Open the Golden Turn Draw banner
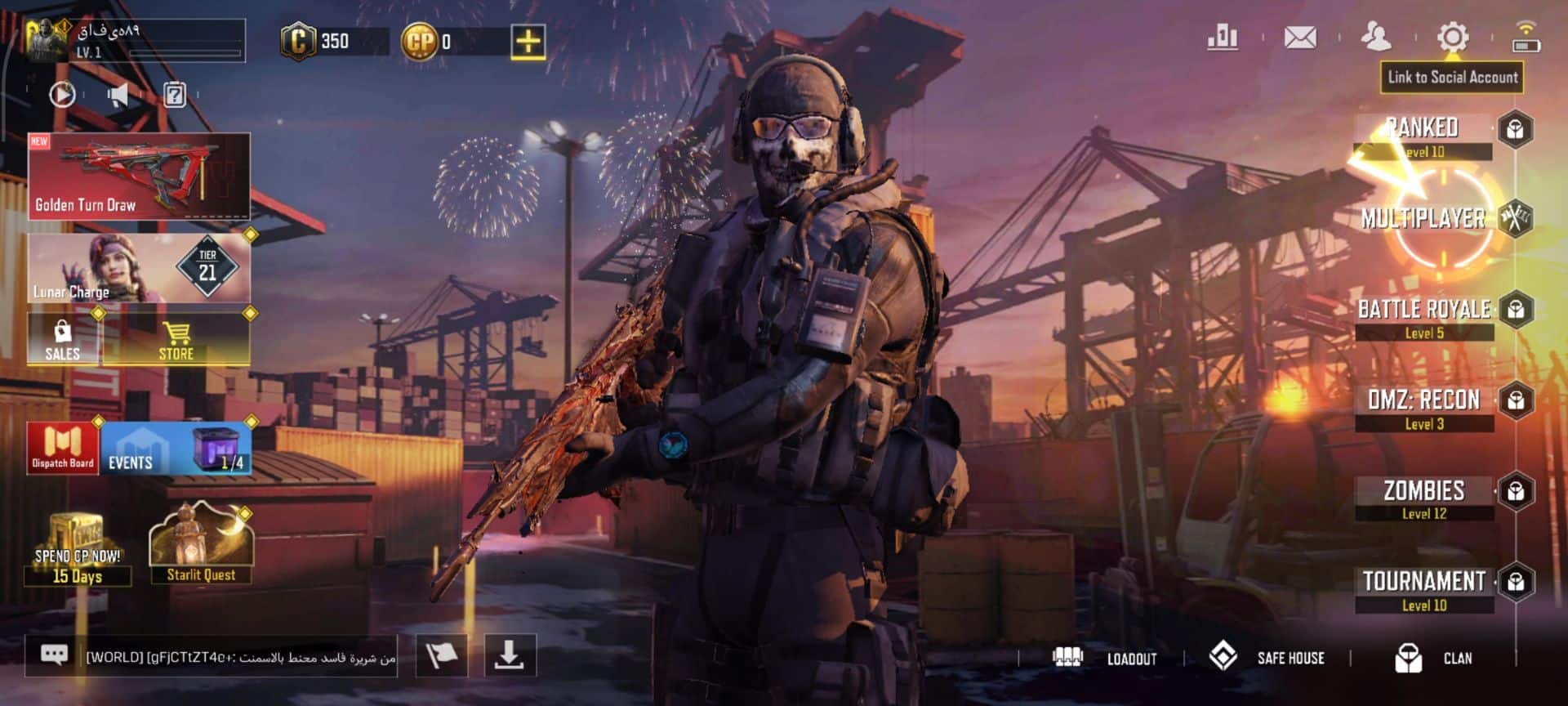Screen dimensions: 1568x706 pos(139,176)
